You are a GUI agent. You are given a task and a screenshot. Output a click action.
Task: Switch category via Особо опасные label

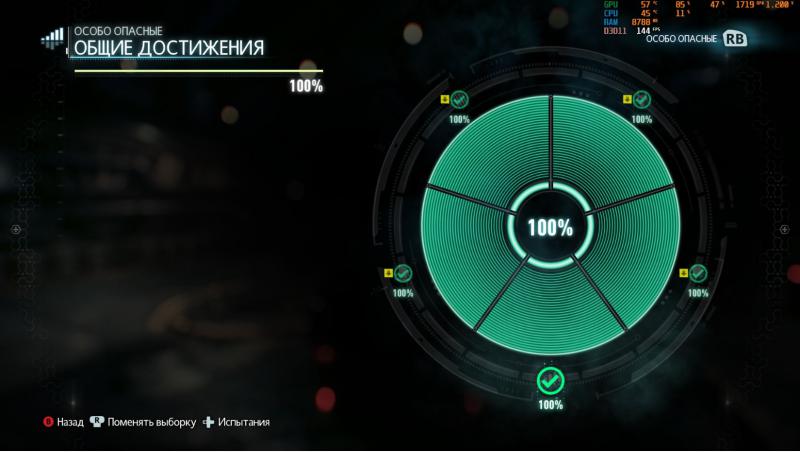[x=681, y=38]
